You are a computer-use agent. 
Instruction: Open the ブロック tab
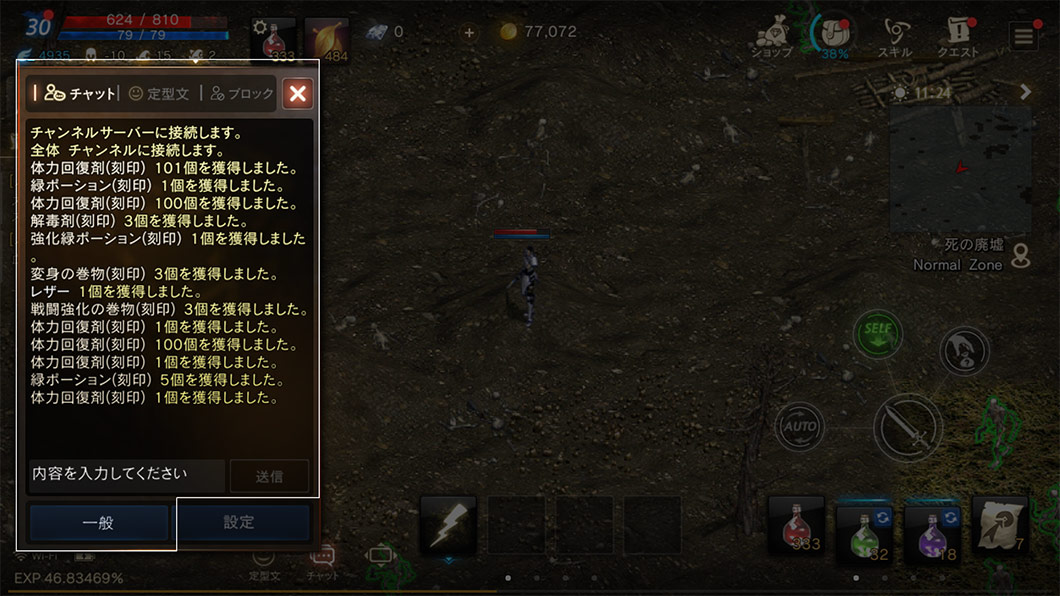pyautogui.click(x=241, y=94)
